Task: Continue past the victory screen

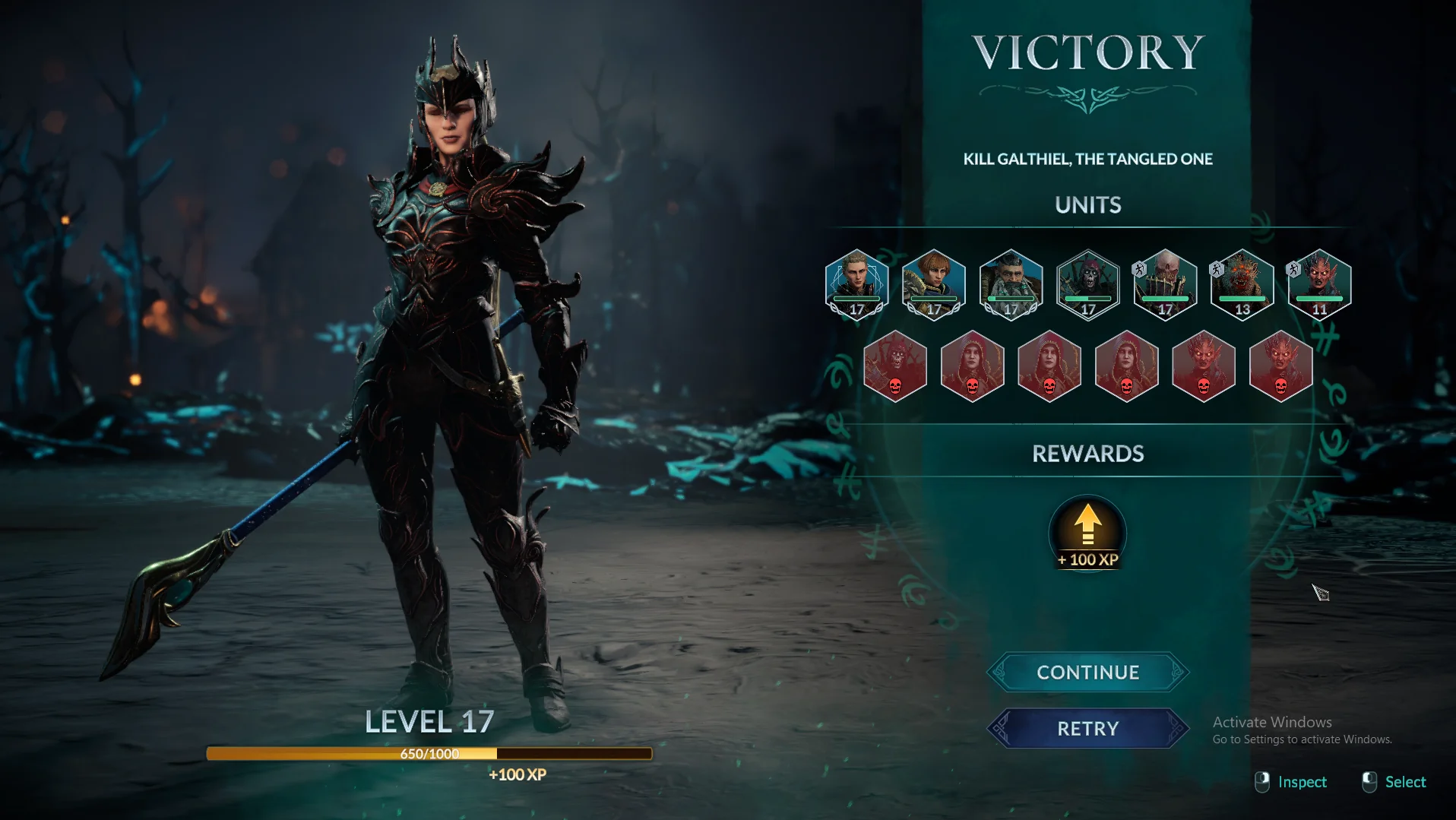Action: pyautogui.click(x=1087, y=673)
